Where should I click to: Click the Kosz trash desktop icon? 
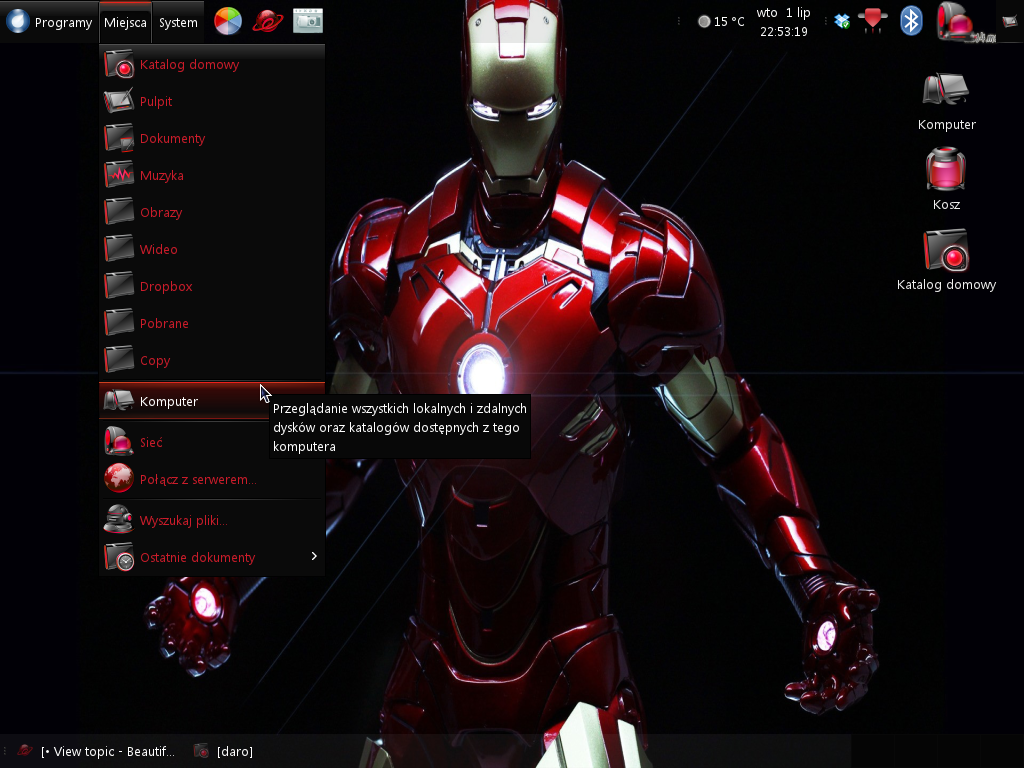[x=946, y=172]
